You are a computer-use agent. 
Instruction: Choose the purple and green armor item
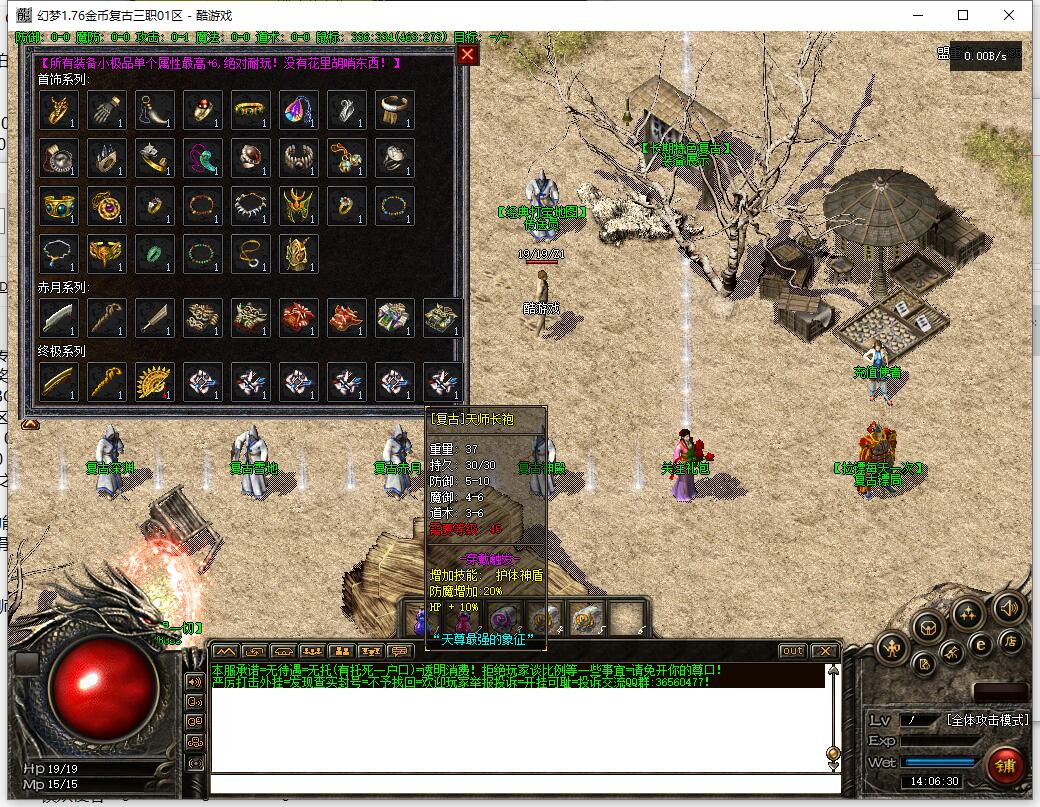point(395,317)
